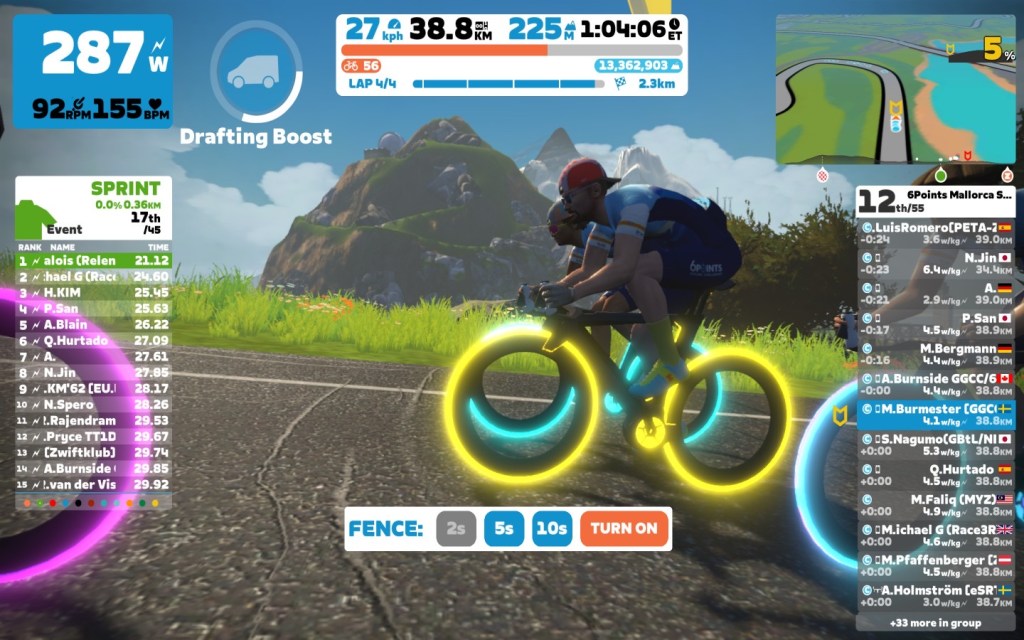Show the +33 more in group
Viewport: 1024px width, 640px height.
[935, 622]
